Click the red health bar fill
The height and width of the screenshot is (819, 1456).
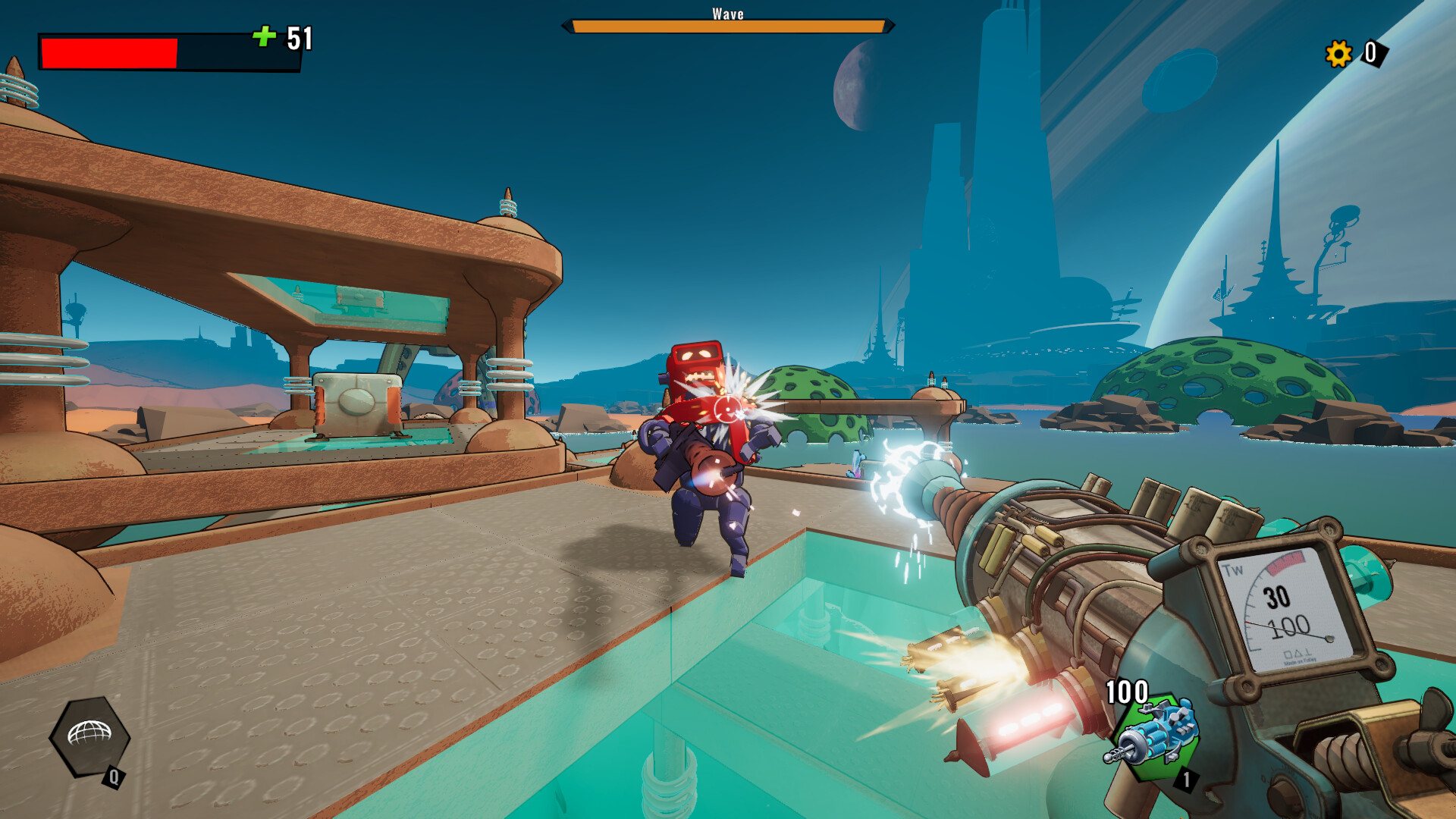click(110, 53)
